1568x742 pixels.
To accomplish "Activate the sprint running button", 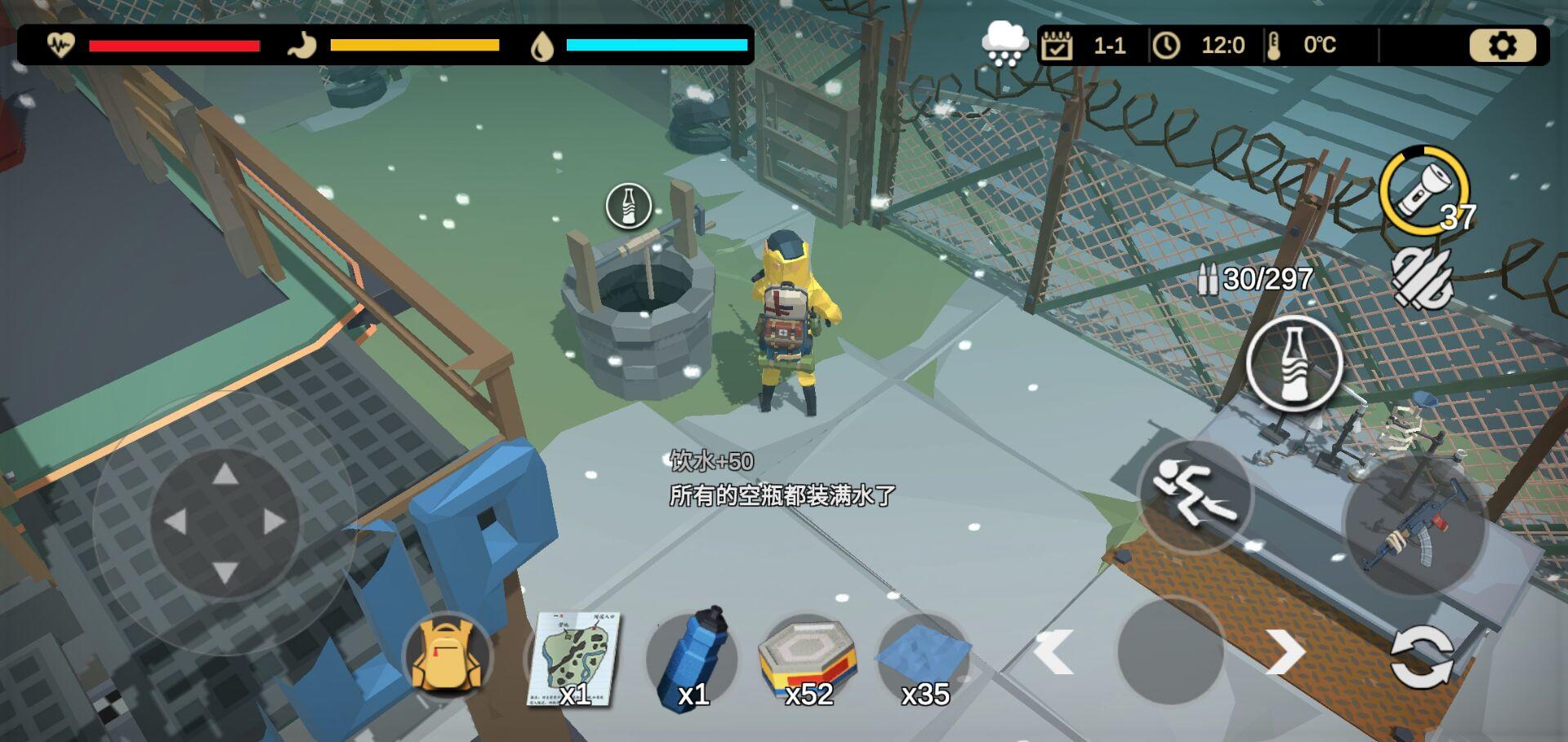I will [1193, 495].
